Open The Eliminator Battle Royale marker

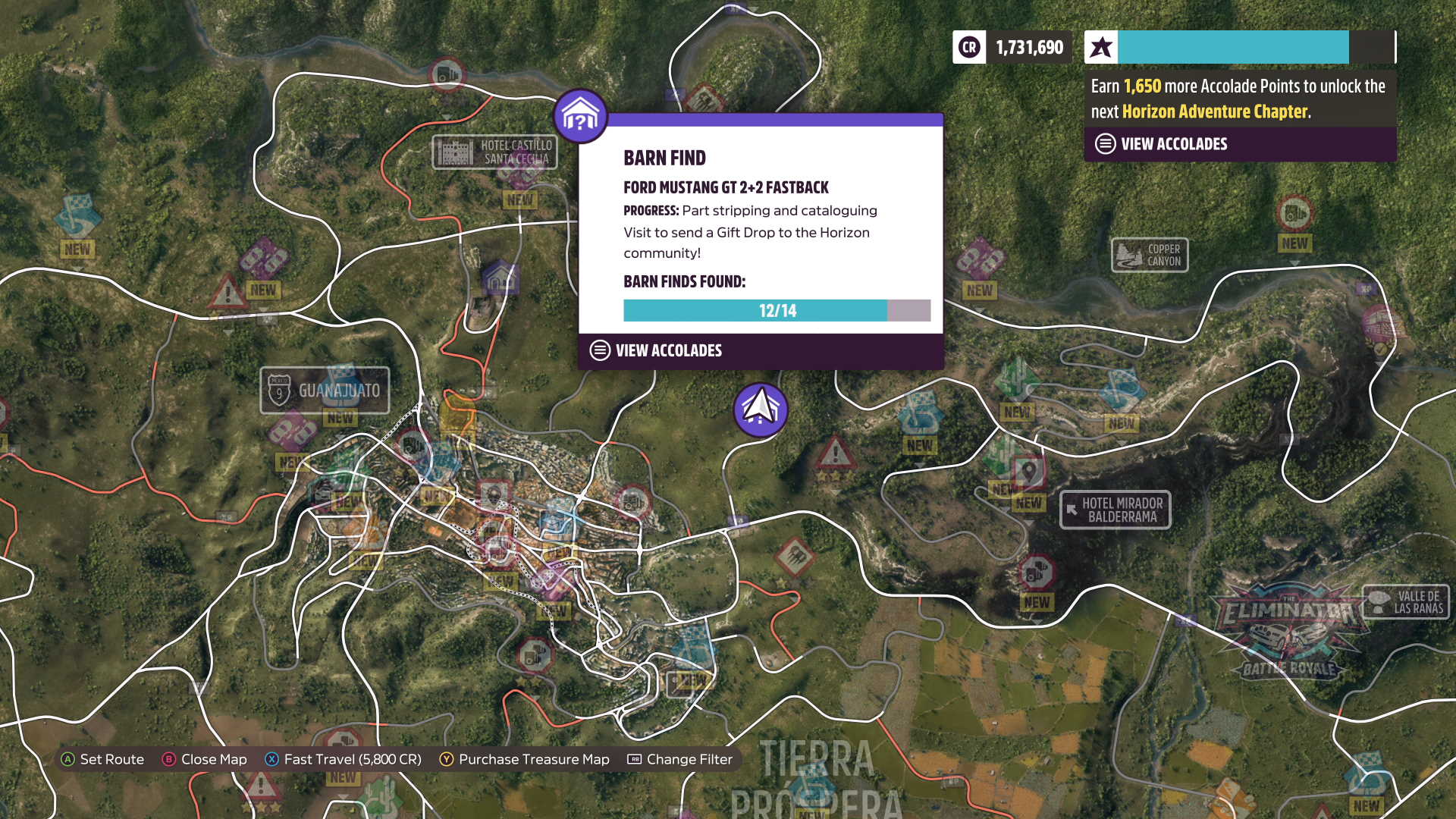(x=1288, y=631)
